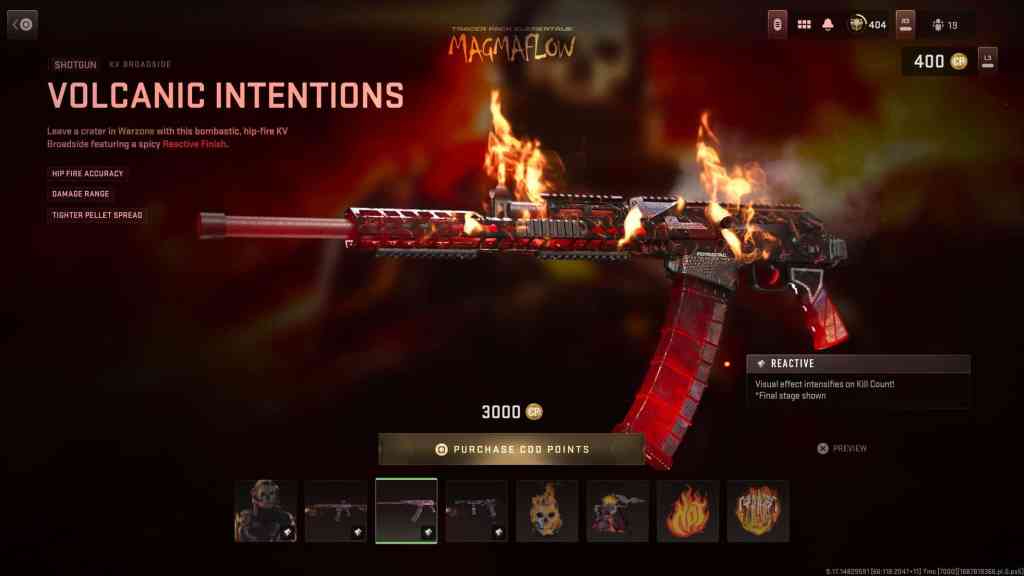Purchase COD Points for this bundle

pyautogui.click(x=511, y=449)
